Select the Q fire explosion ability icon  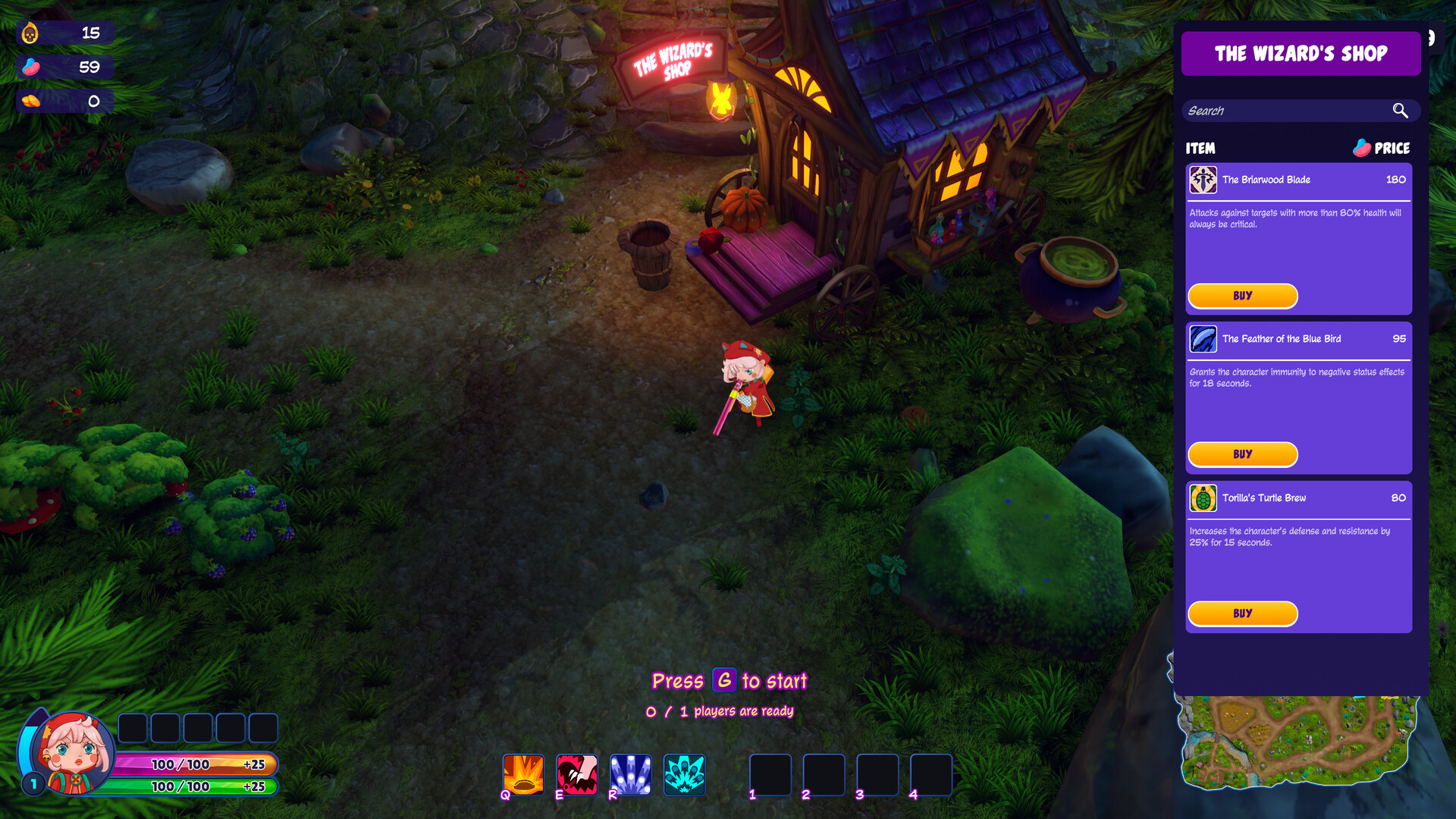click(522, 774)
